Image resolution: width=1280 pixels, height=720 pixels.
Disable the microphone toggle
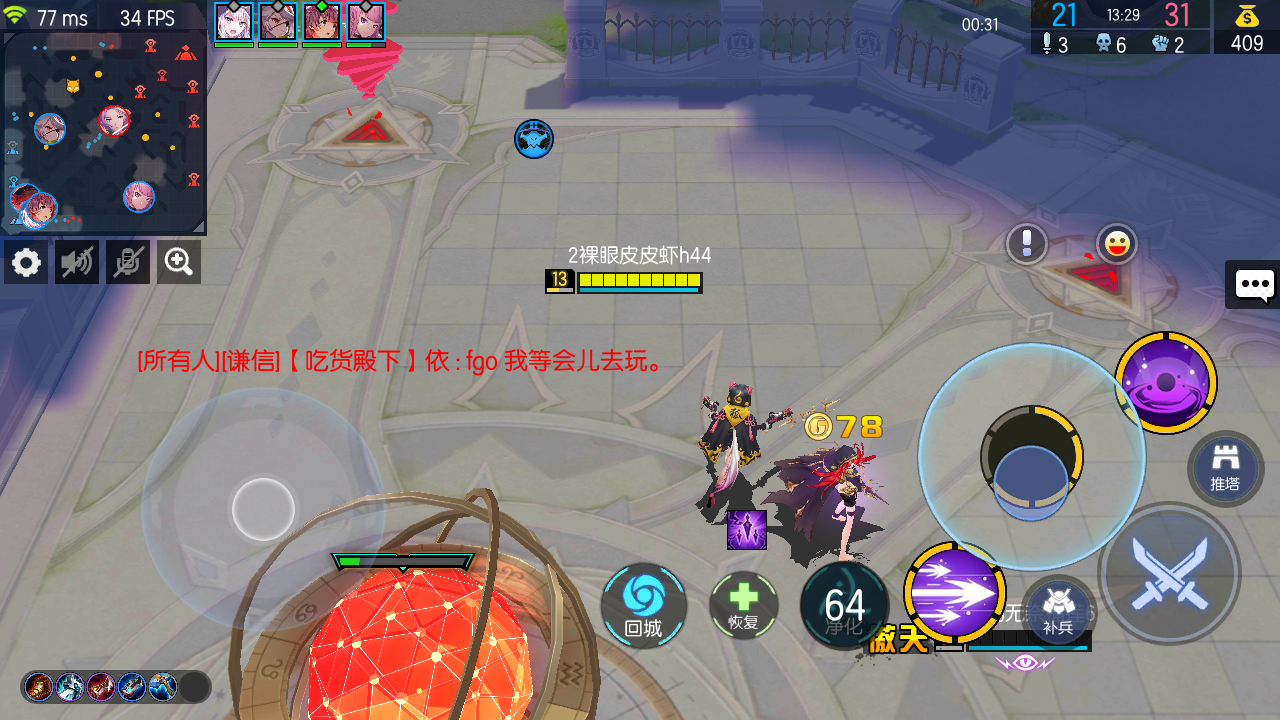pos(127,262)
